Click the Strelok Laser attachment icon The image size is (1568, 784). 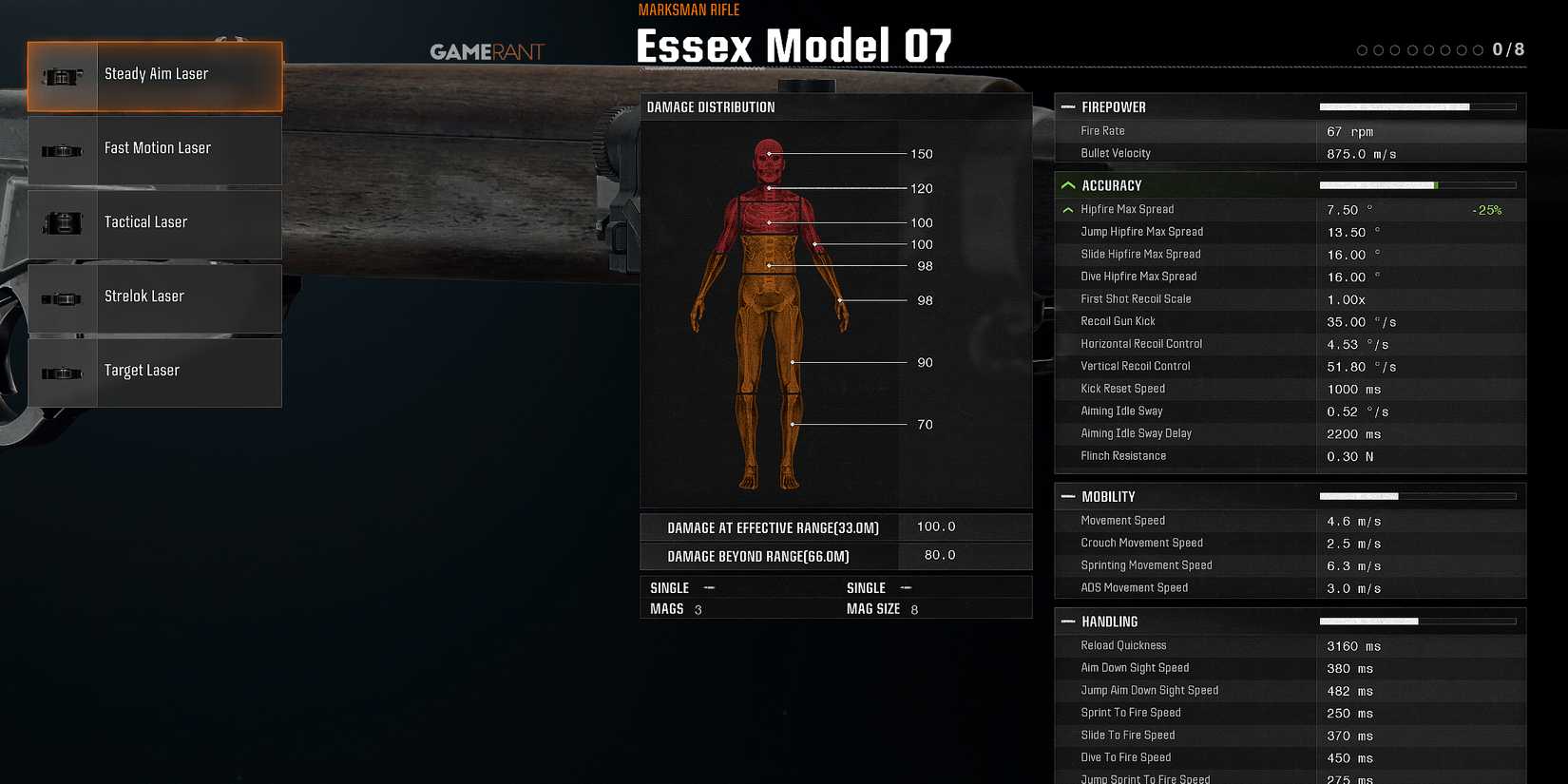pos(63,298)
